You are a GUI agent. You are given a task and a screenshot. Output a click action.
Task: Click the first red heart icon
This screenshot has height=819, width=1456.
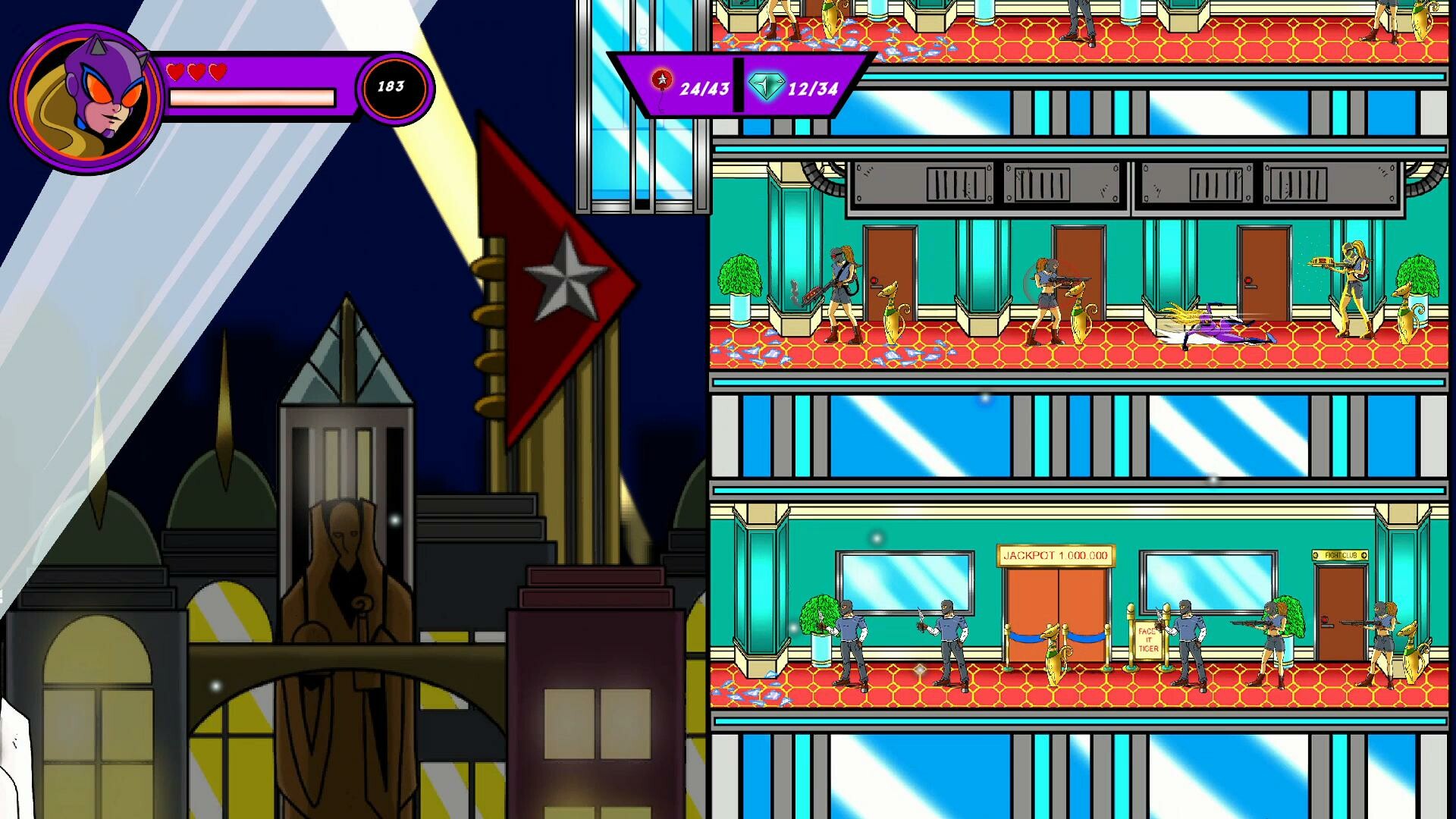(176, 73)
